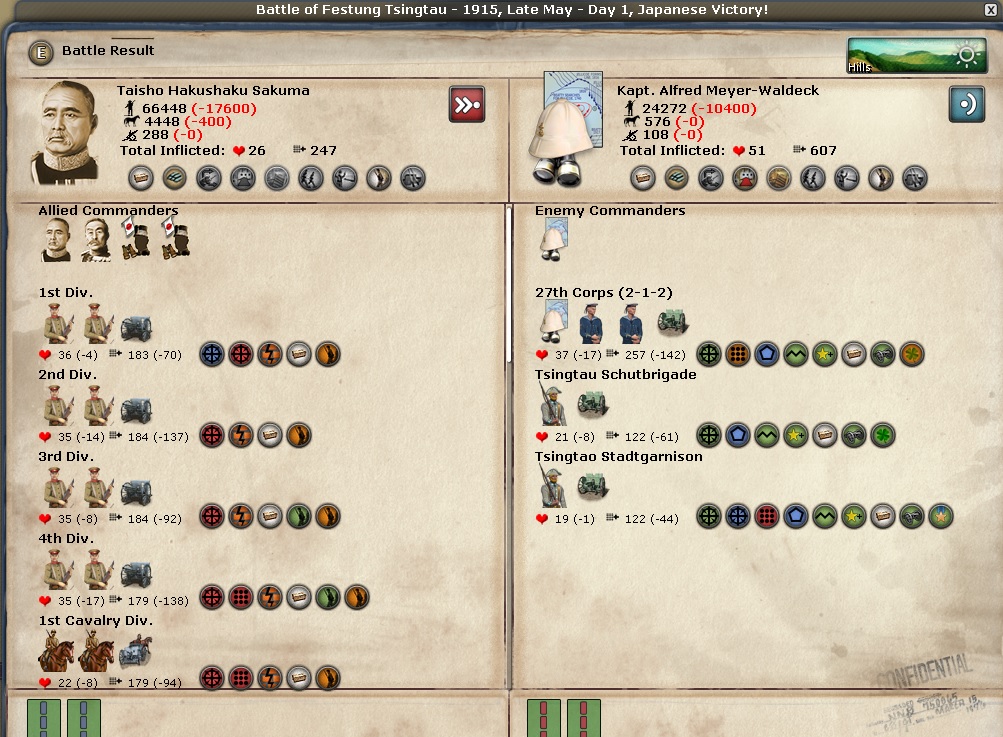Click the round E button beside Battle Result
Viewport: 1003px width, 737px height.
pos(41,52)
